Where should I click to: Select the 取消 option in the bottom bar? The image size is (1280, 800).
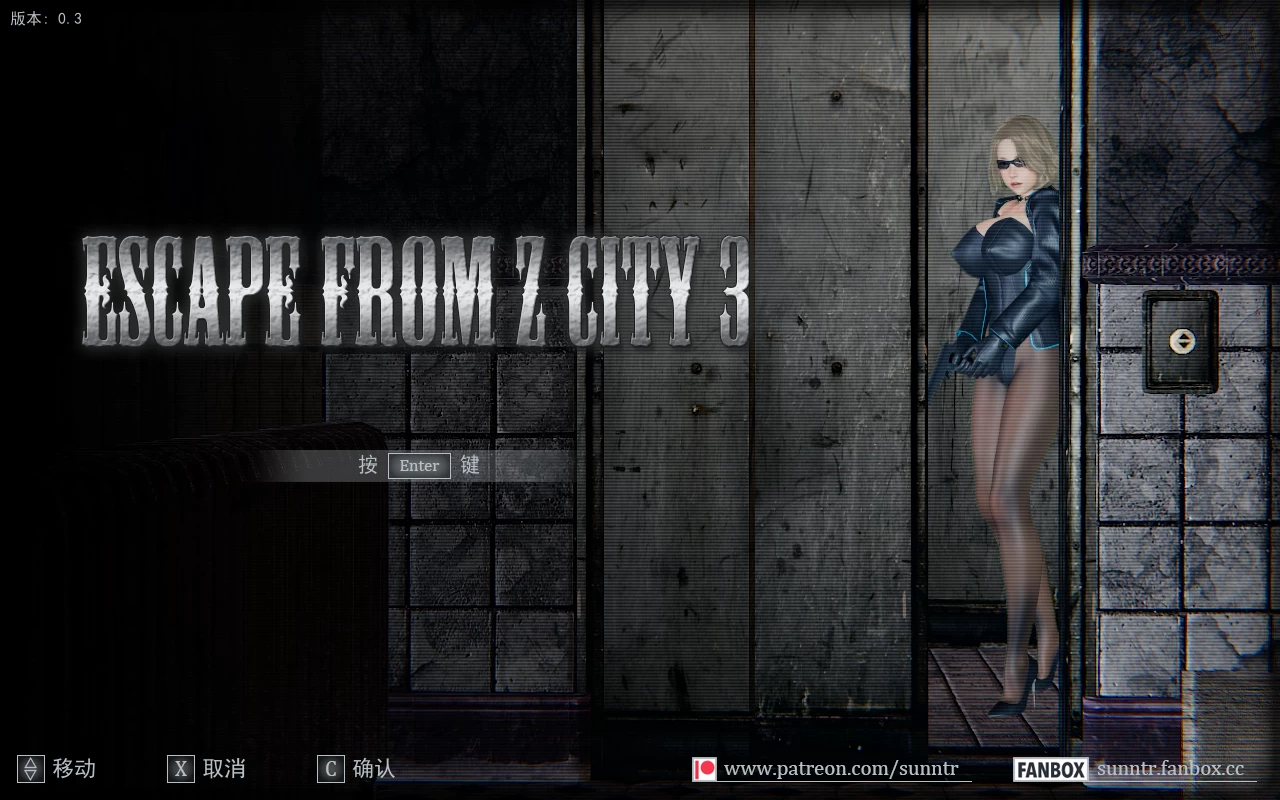[x=225, y=769]
